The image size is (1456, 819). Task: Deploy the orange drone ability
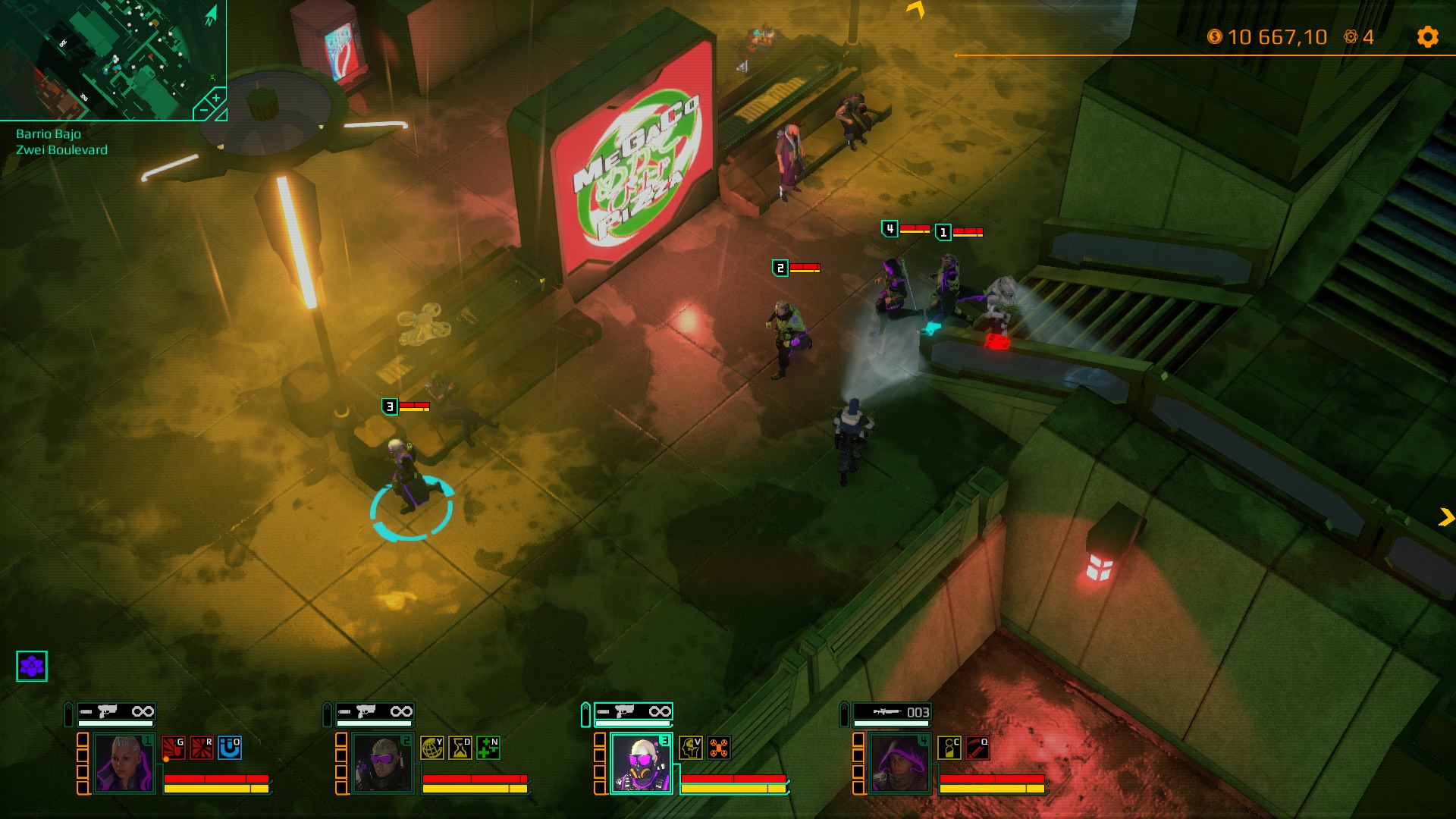pos(719,748)
